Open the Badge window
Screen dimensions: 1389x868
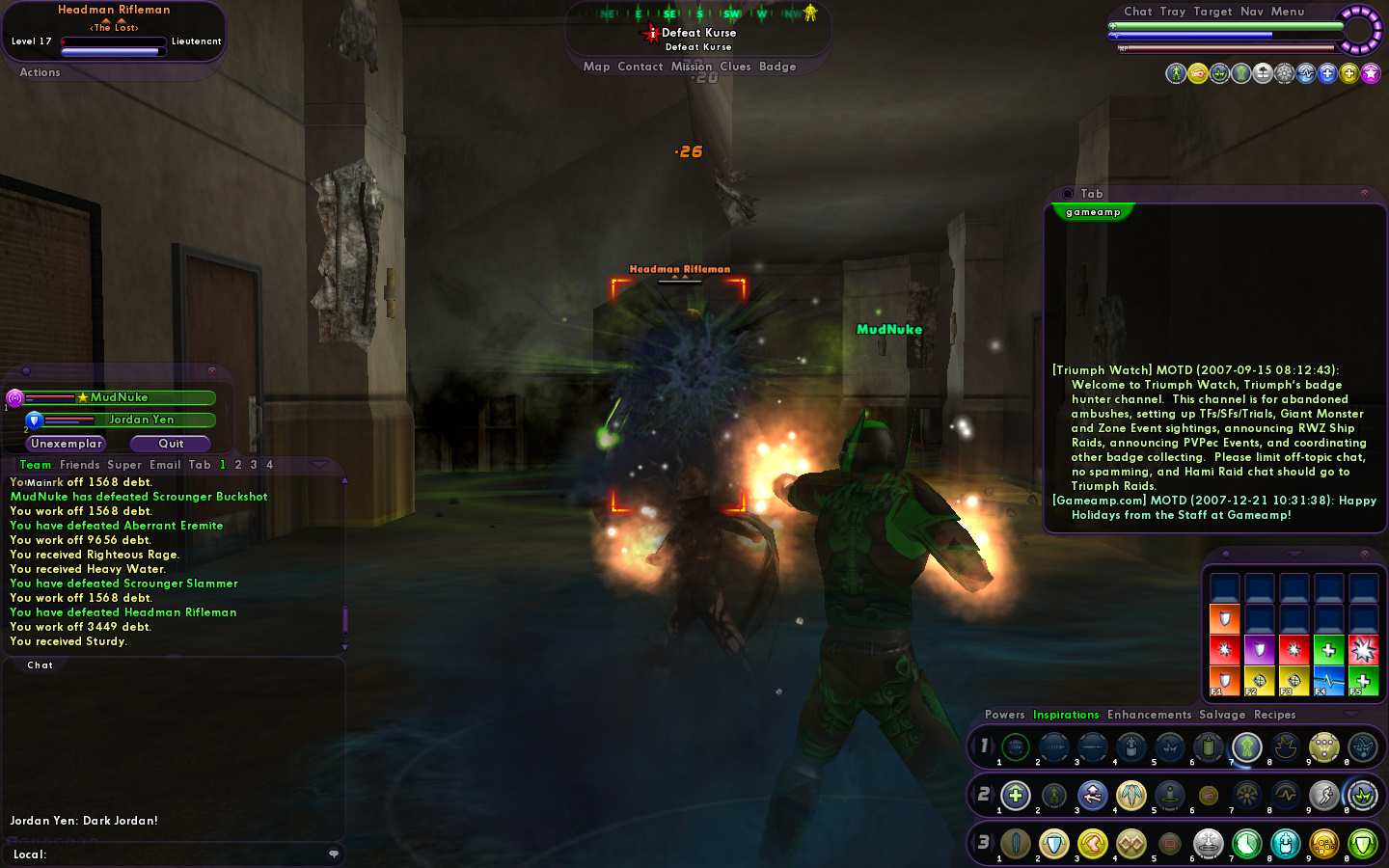point(777,67)
